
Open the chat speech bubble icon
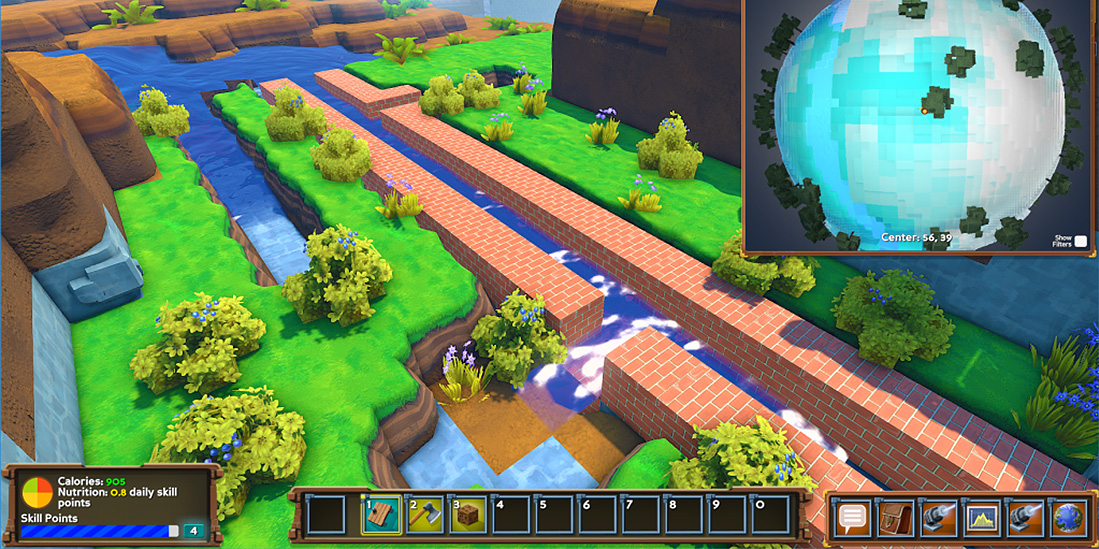(852, 518)
